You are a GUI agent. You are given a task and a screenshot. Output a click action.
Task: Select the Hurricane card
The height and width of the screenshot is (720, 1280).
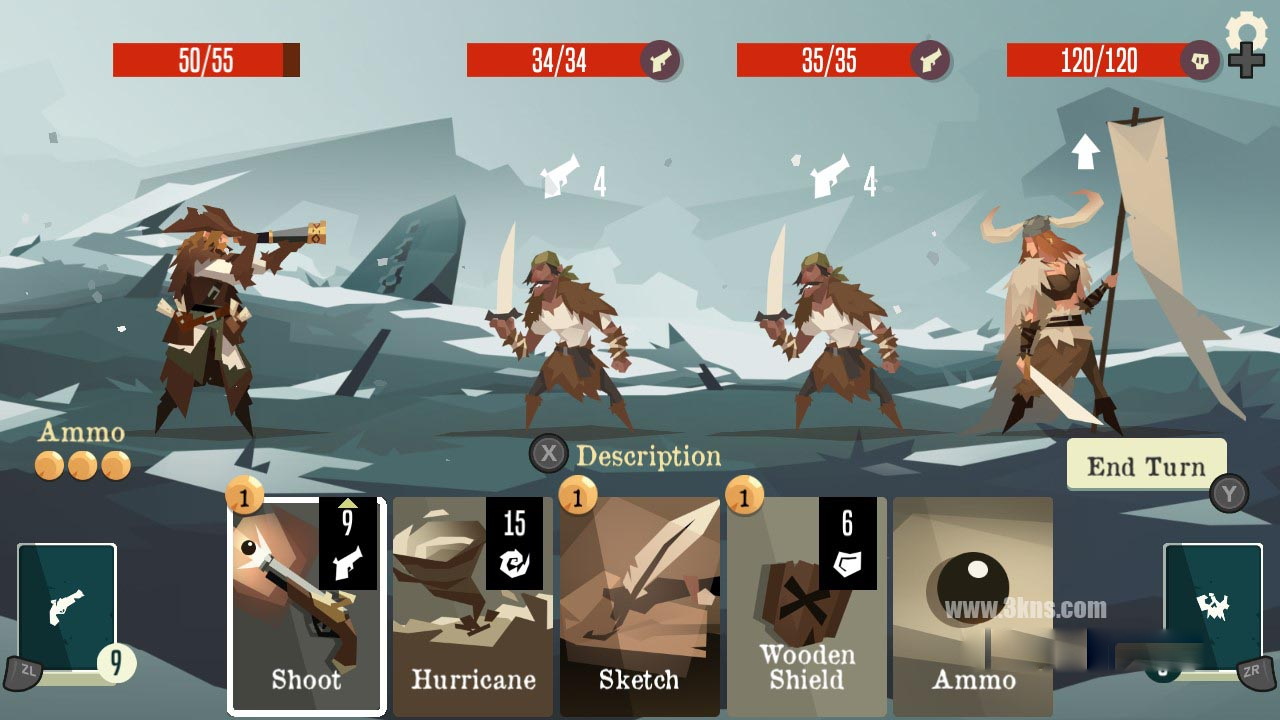tap(472, 606)
